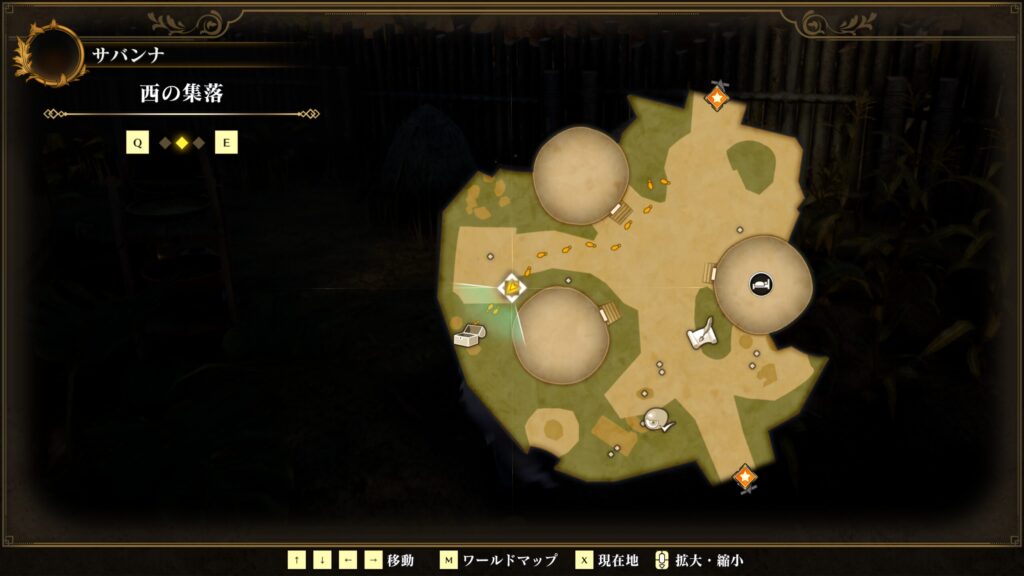Choose the orange star marker at the northern exit

click(717, 98)
